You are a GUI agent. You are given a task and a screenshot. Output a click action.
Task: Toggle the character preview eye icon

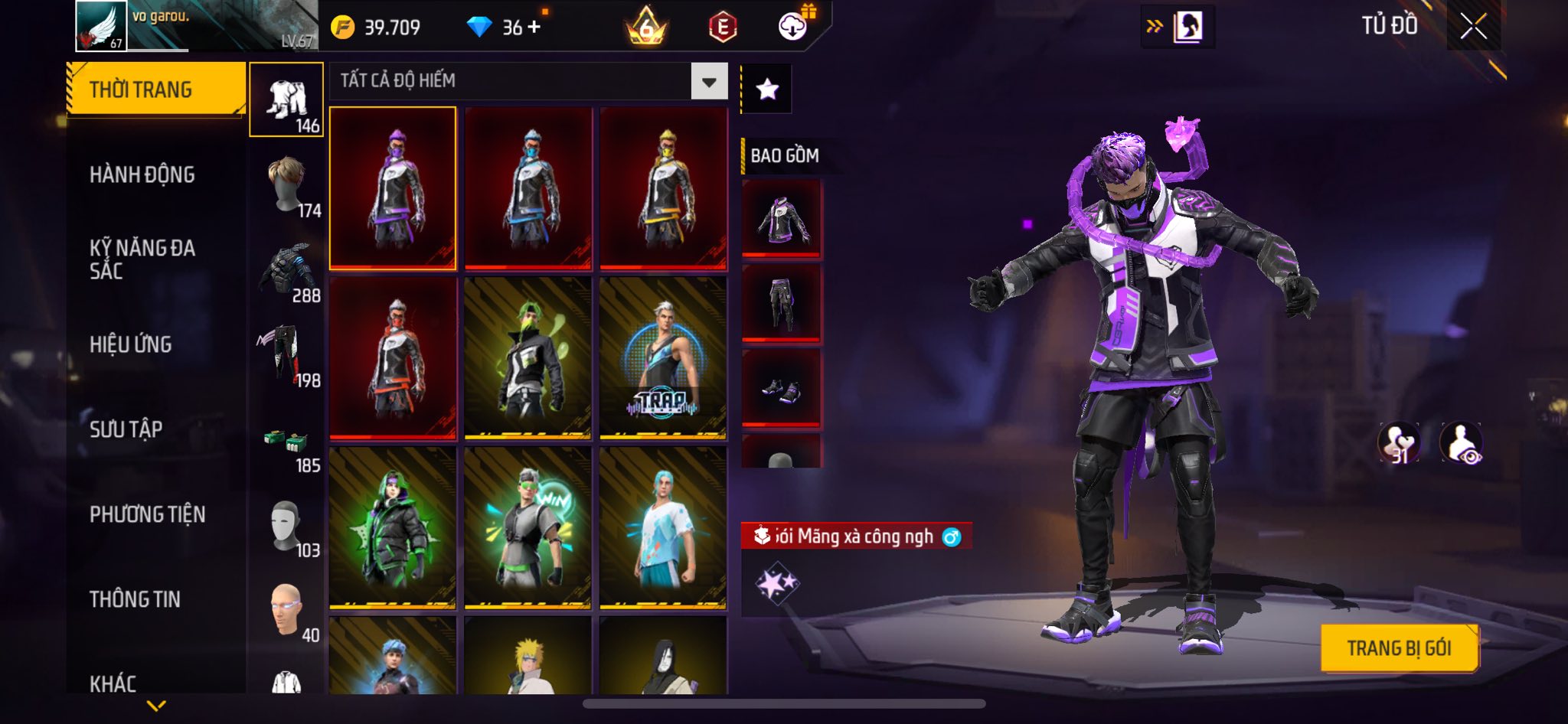pos(1461,443)
